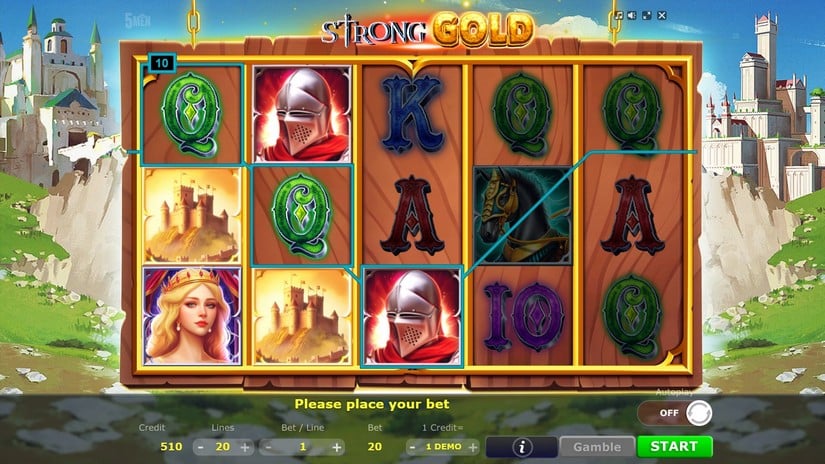This screenshot has width=825, height=464.
Task: Decrease the number of Lines
Action: 200,447
